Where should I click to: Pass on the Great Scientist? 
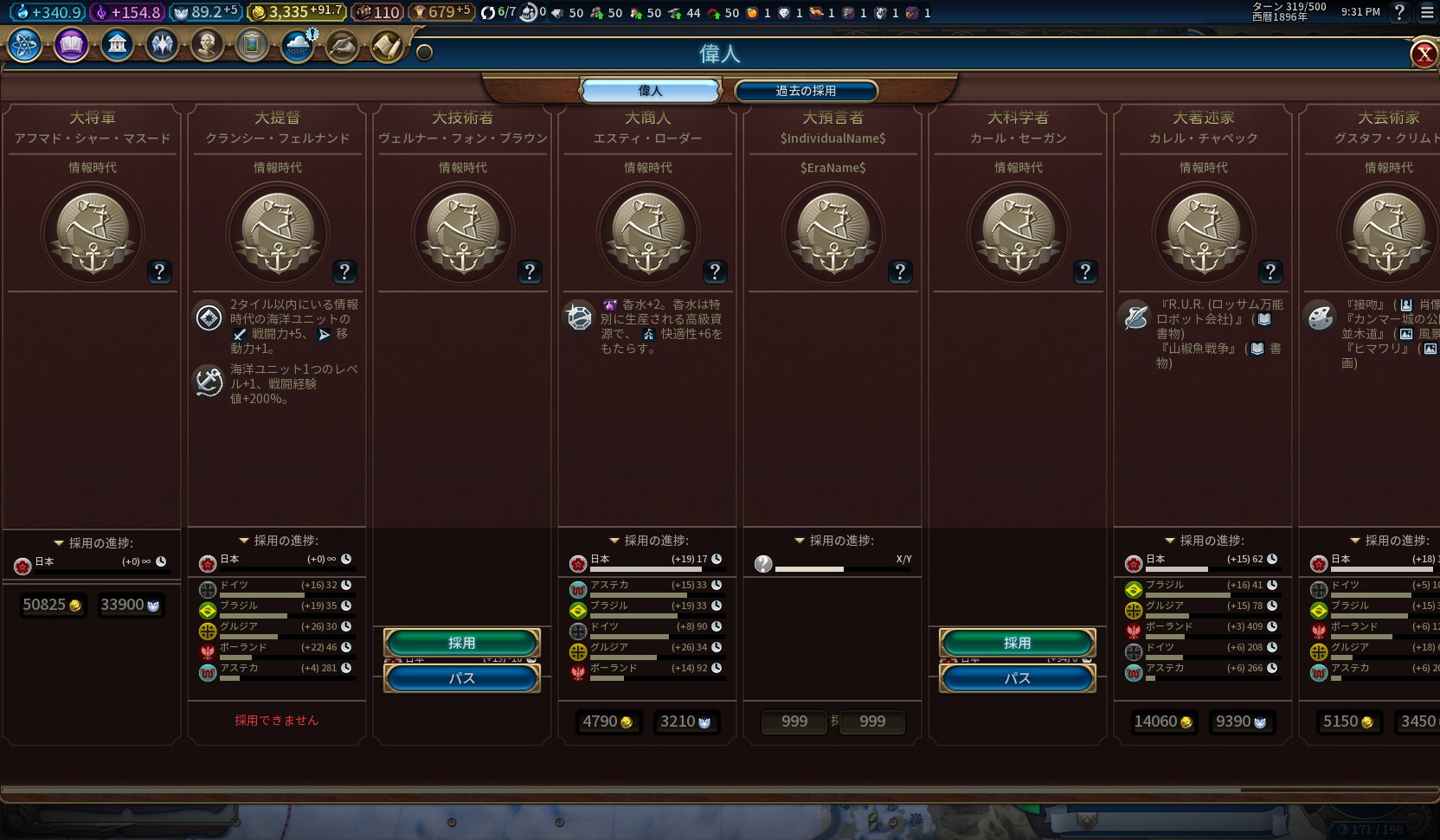click(1017, 678)
